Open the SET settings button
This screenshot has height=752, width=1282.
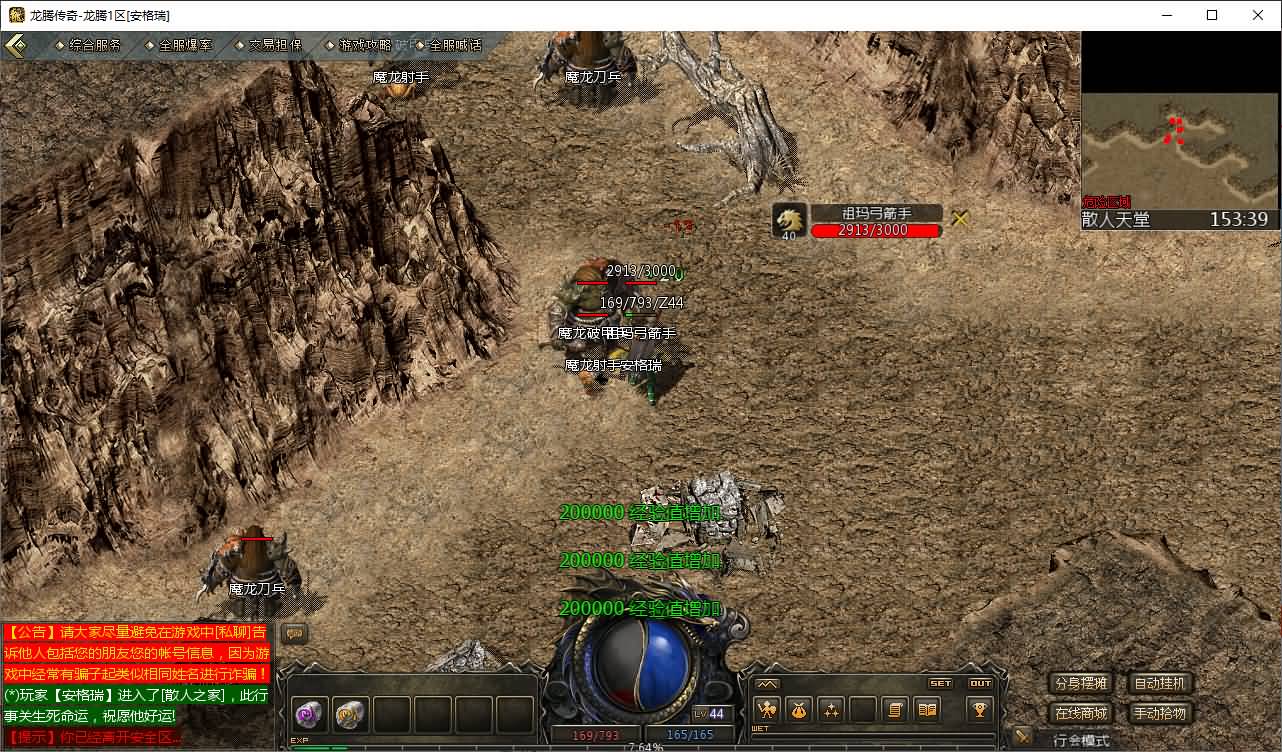click(941, 684)
